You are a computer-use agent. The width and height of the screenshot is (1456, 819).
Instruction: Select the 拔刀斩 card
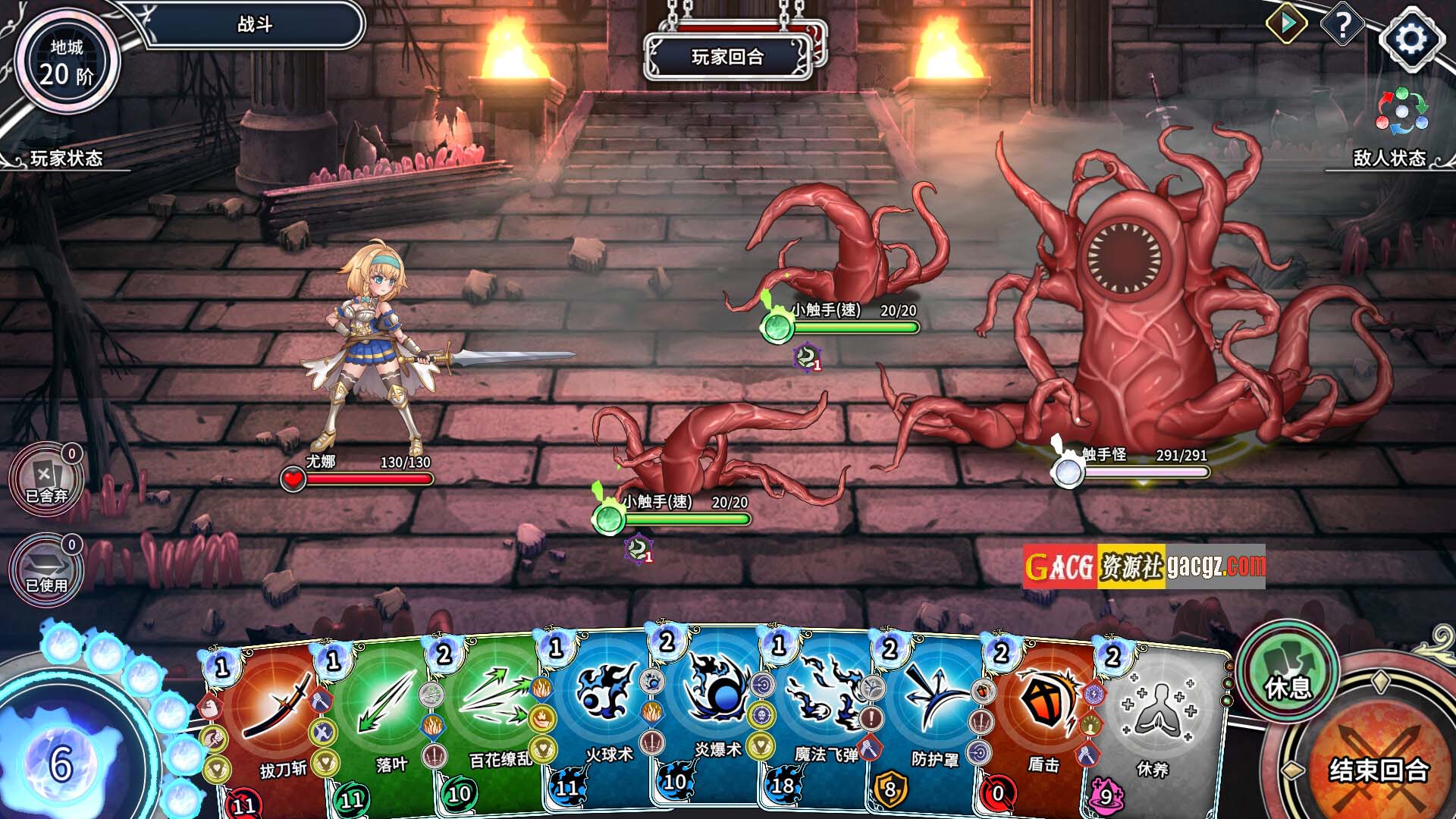coord(273,728)
